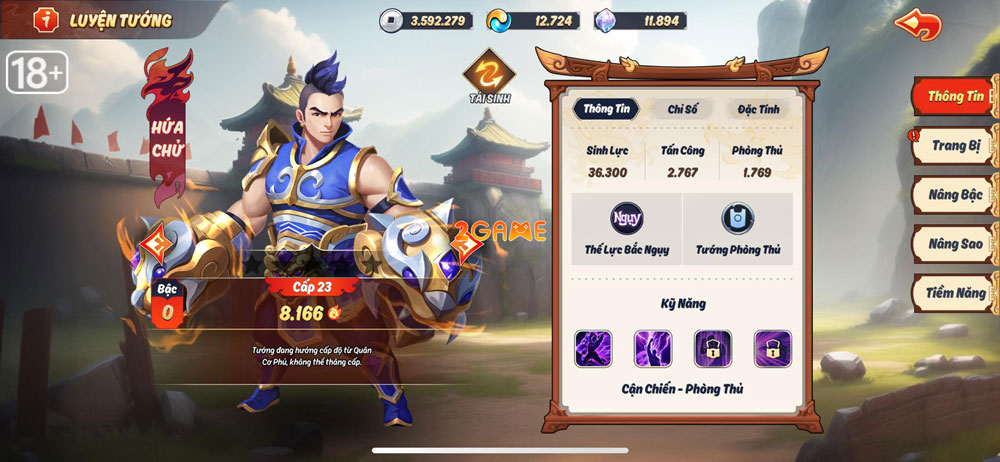Image resolution: width=1000 pixels, height=462 pixels.
Task: Tap the purple gem currency icon
Action: 606,20
